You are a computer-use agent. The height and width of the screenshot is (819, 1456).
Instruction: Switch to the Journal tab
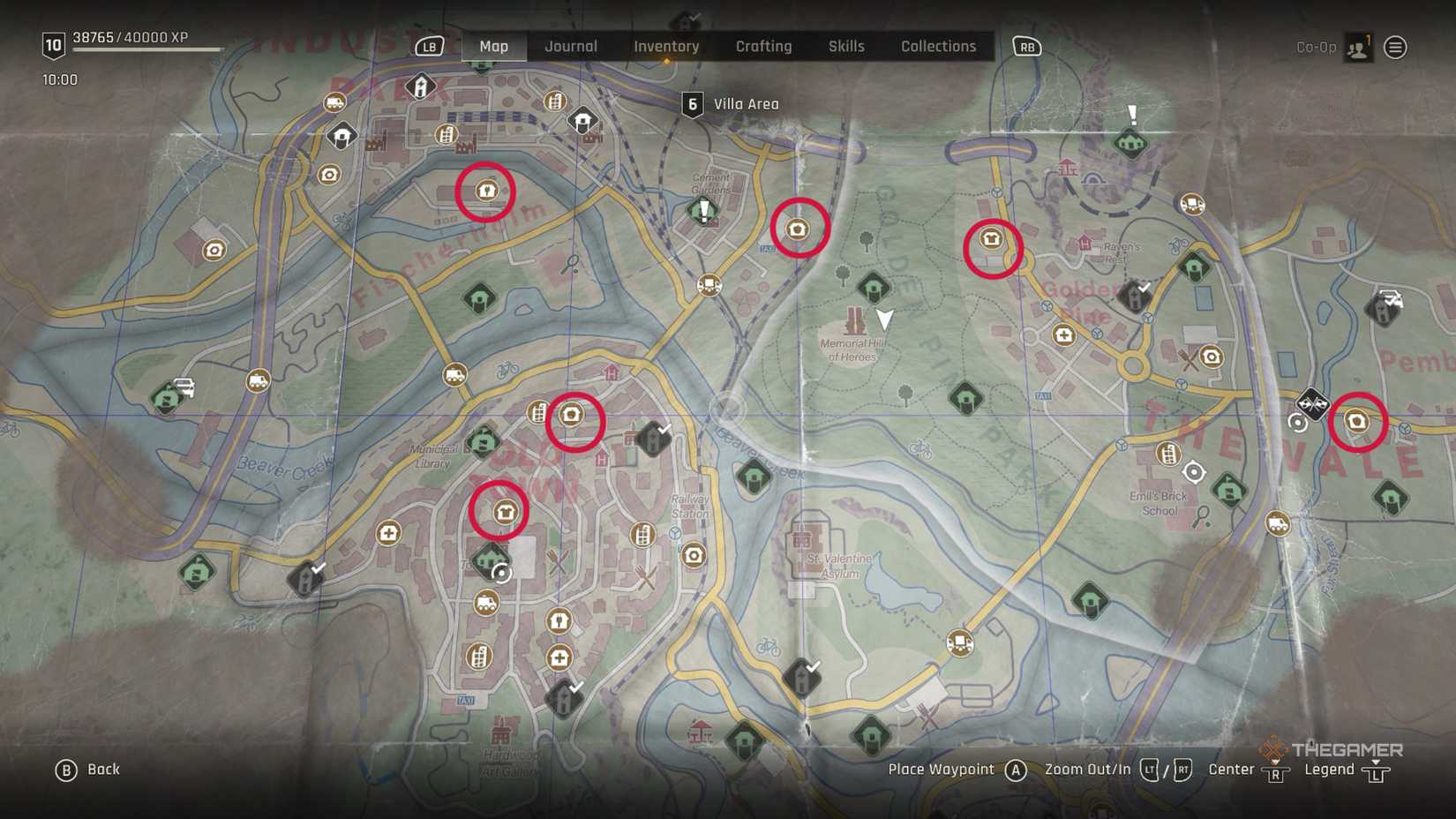coord(570,46)
